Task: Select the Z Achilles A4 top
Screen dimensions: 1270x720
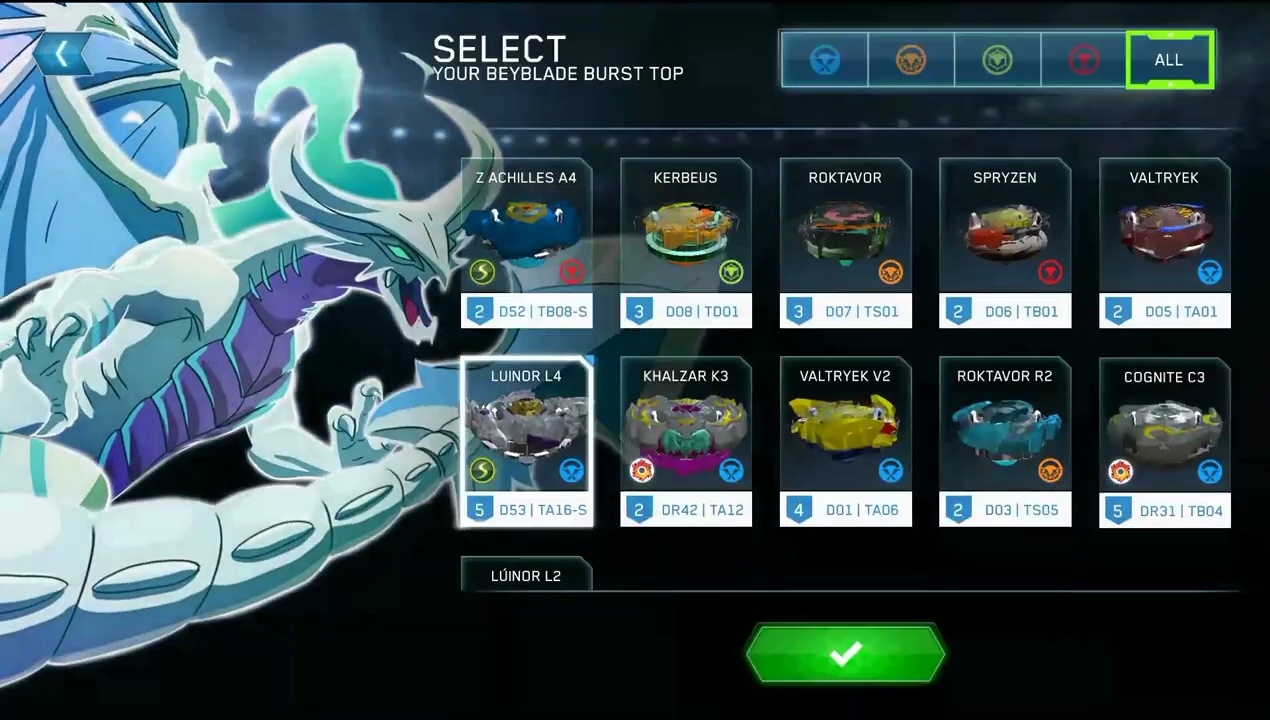Action: [x=526, y=243]
